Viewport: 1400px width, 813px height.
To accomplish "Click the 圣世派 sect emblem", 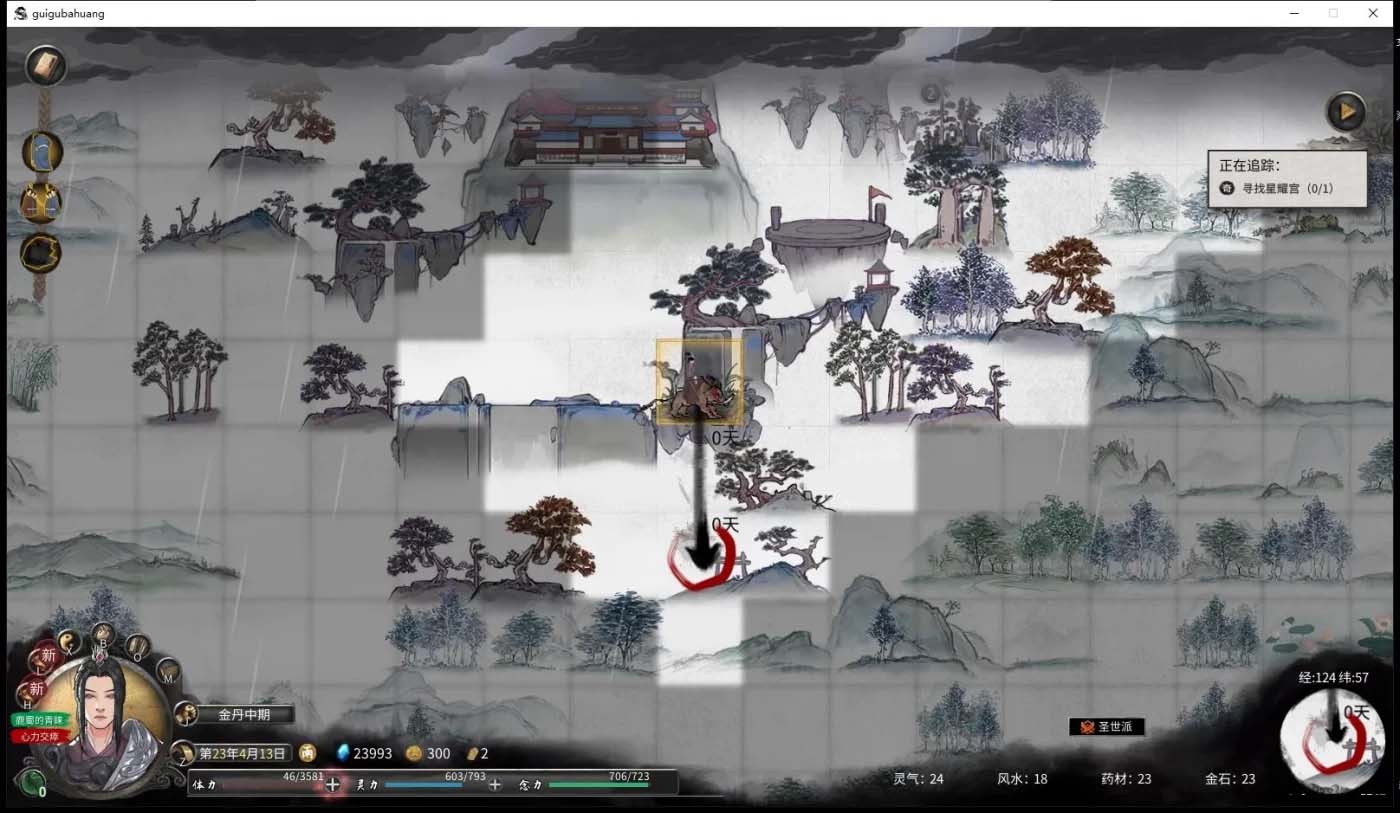I will click(x=1106, y=727).
